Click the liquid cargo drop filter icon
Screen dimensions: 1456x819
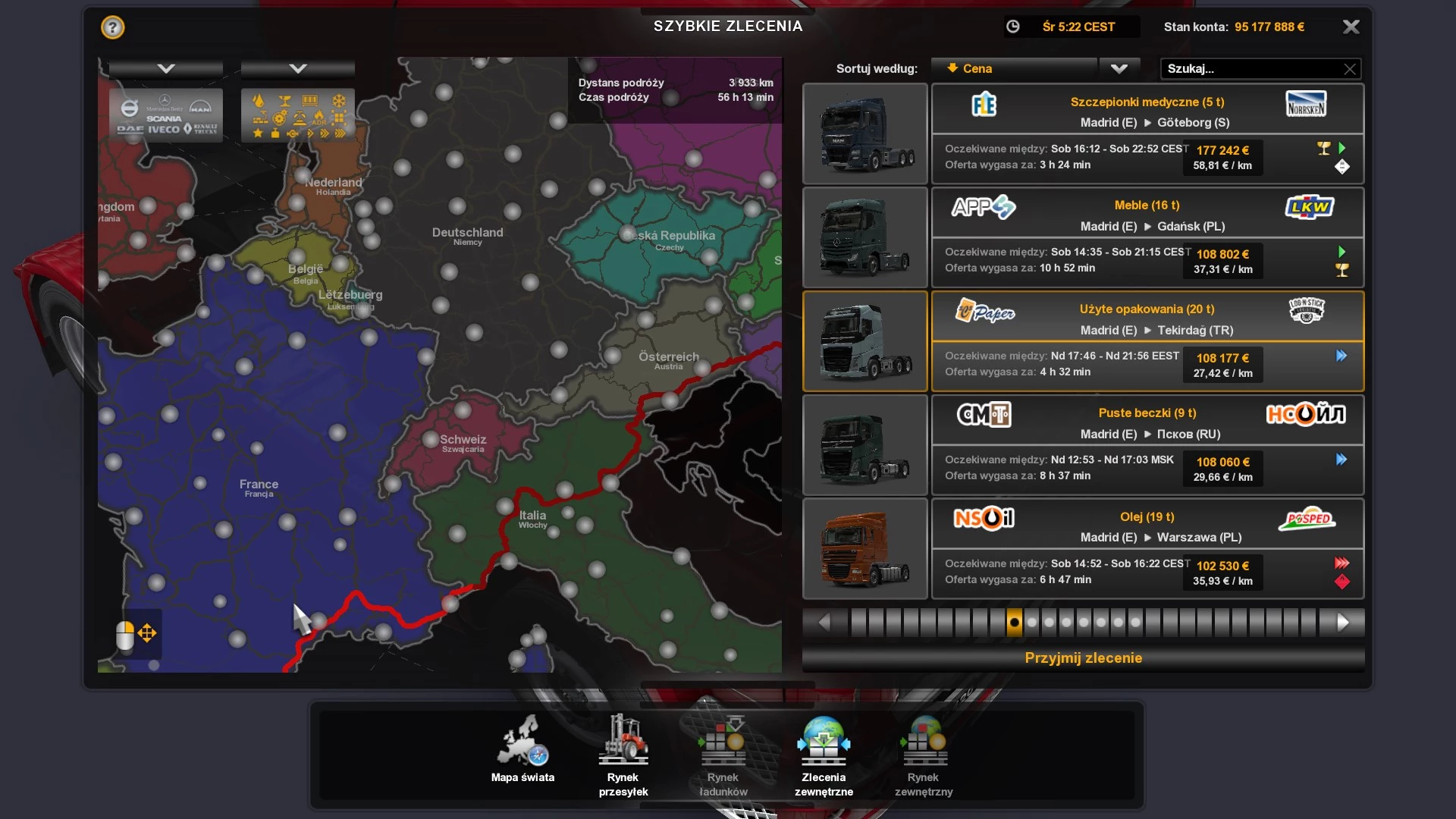coord(259,100)
